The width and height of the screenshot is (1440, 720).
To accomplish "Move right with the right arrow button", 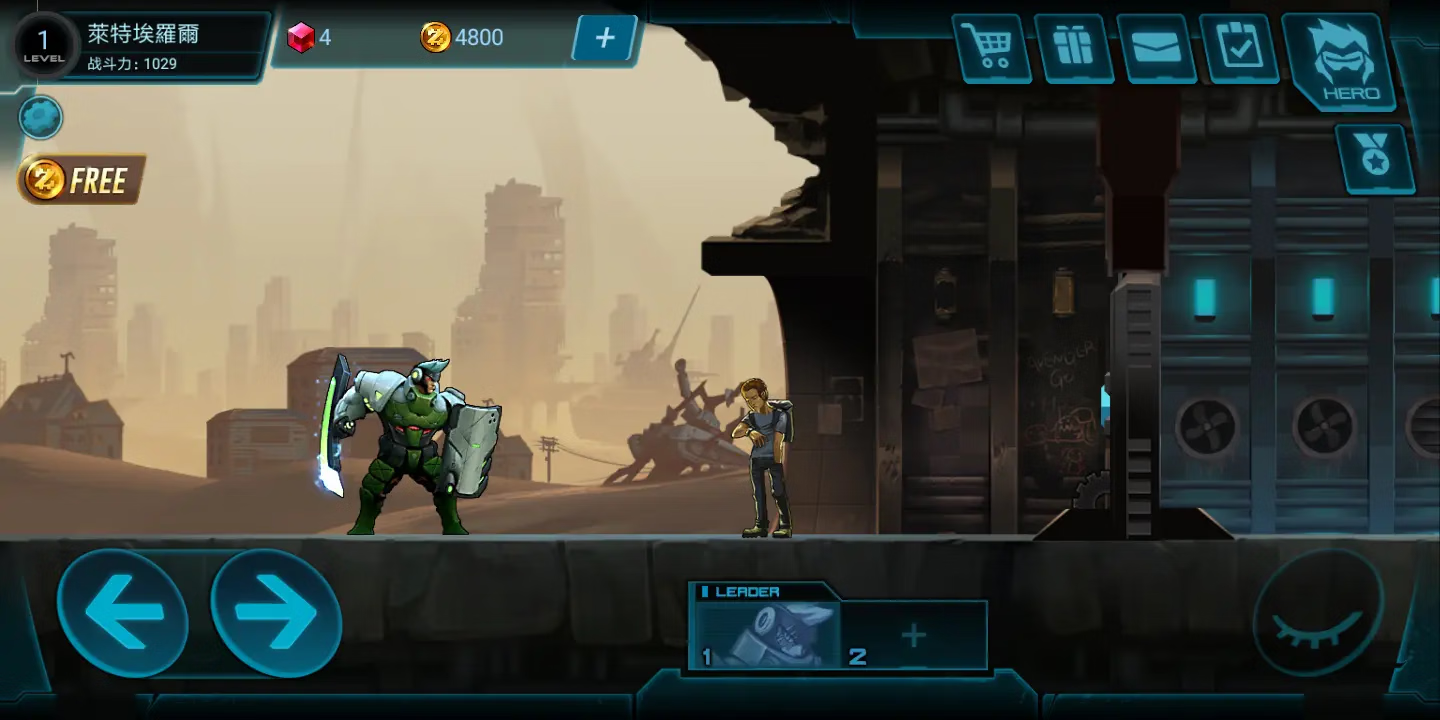I will 276,612.
